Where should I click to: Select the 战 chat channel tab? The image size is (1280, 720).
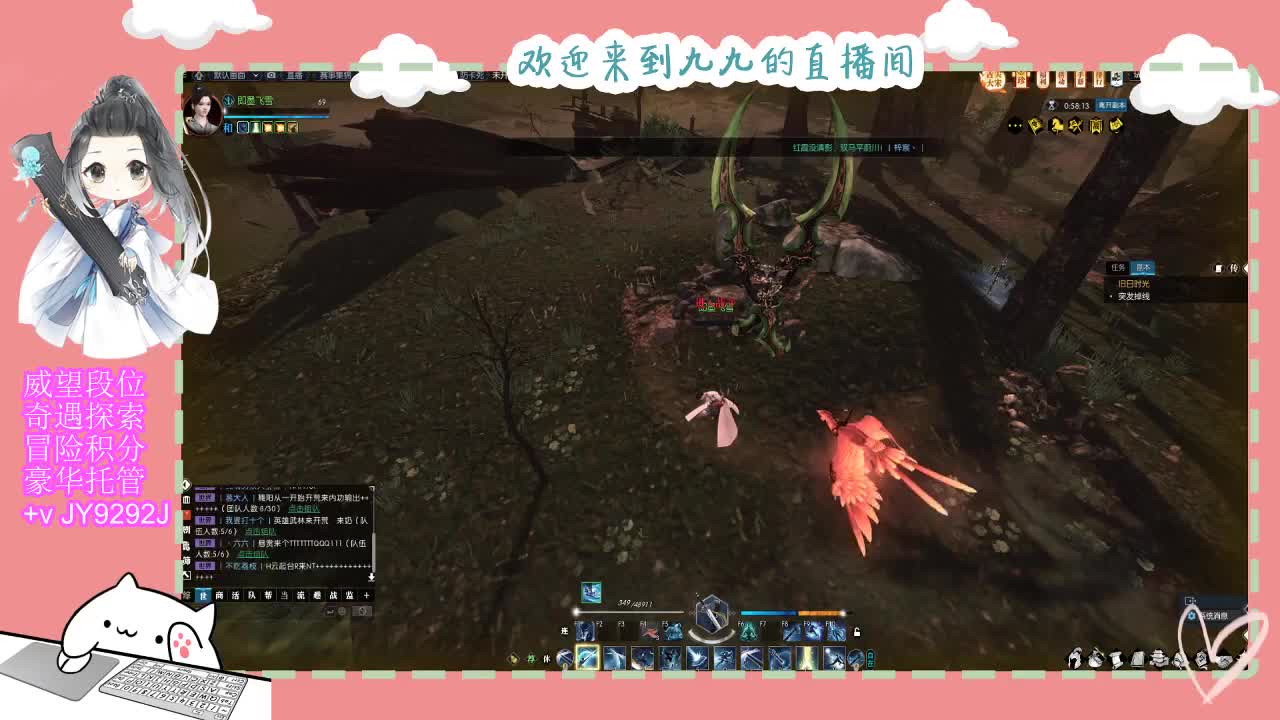[x=333, y=596]
